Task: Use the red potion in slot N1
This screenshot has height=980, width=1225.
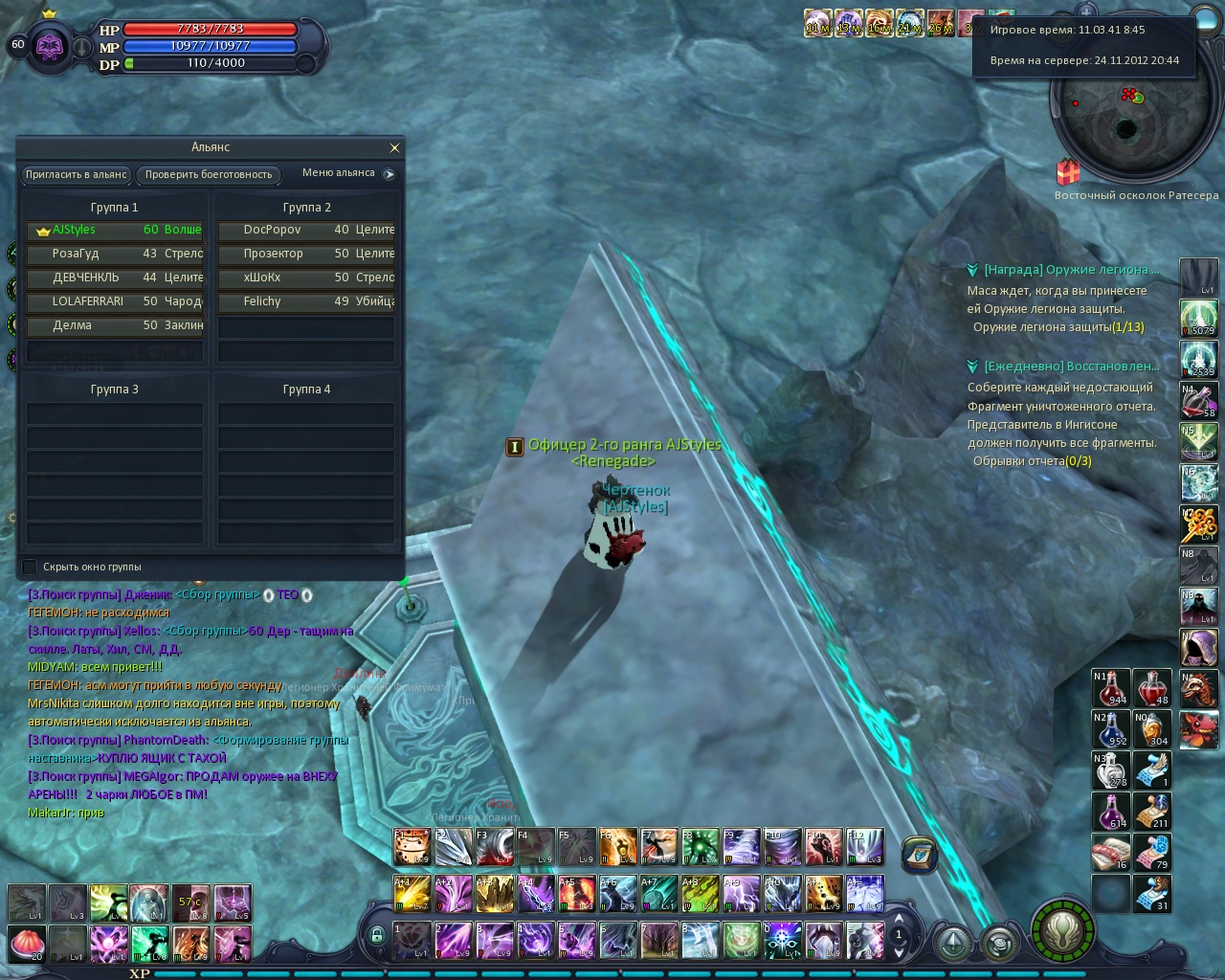Action: [x=1112, y=689]
